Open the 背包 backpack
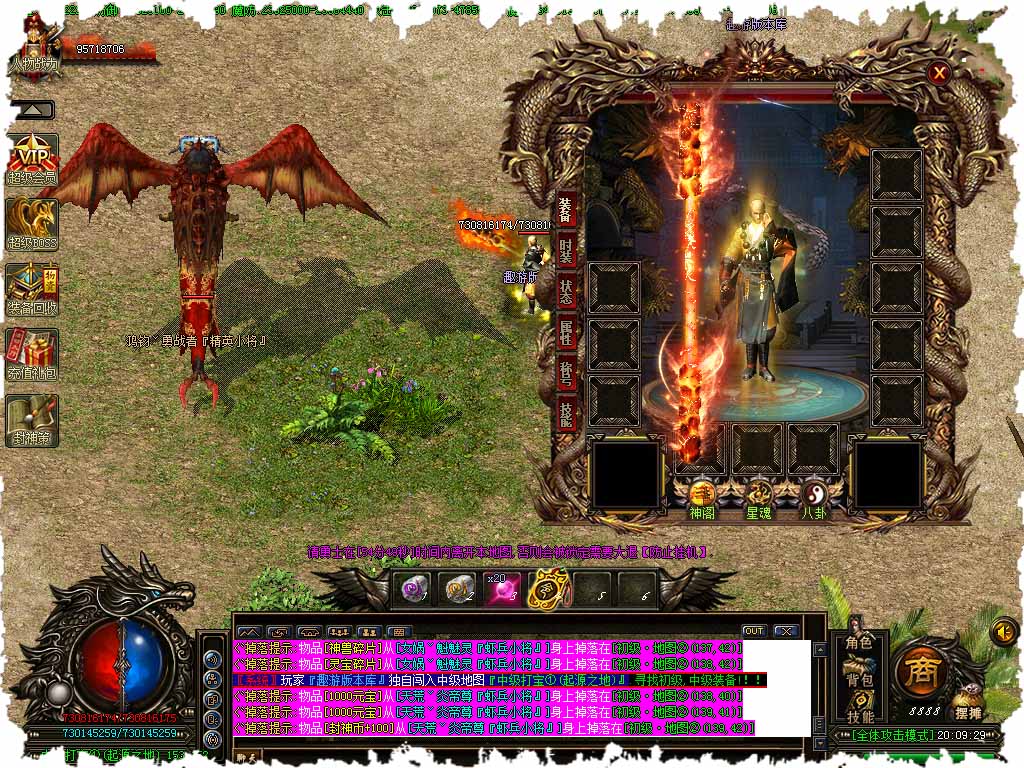1024x768 pixels. tap(859, 680)
